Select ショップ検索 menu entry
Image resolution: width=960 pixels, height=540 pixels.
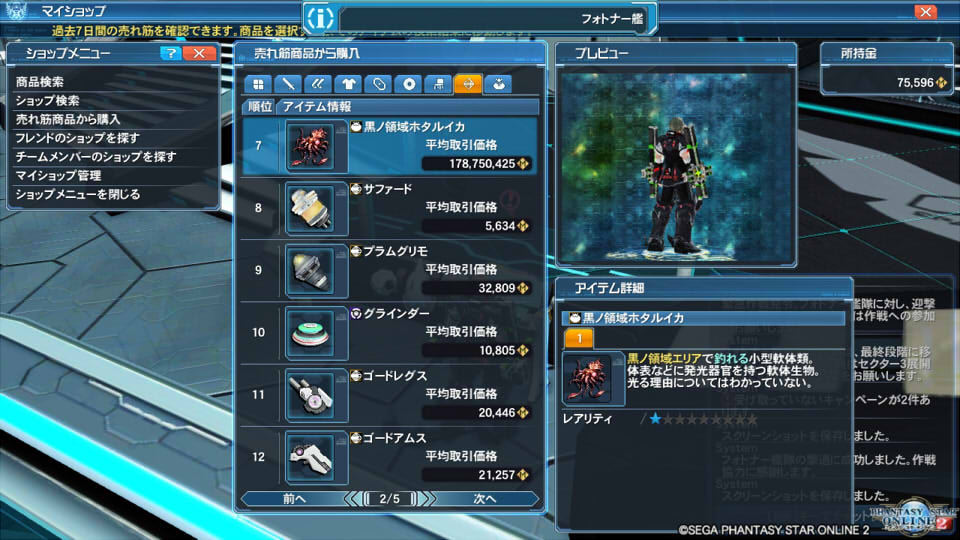(x=48, y=101)
